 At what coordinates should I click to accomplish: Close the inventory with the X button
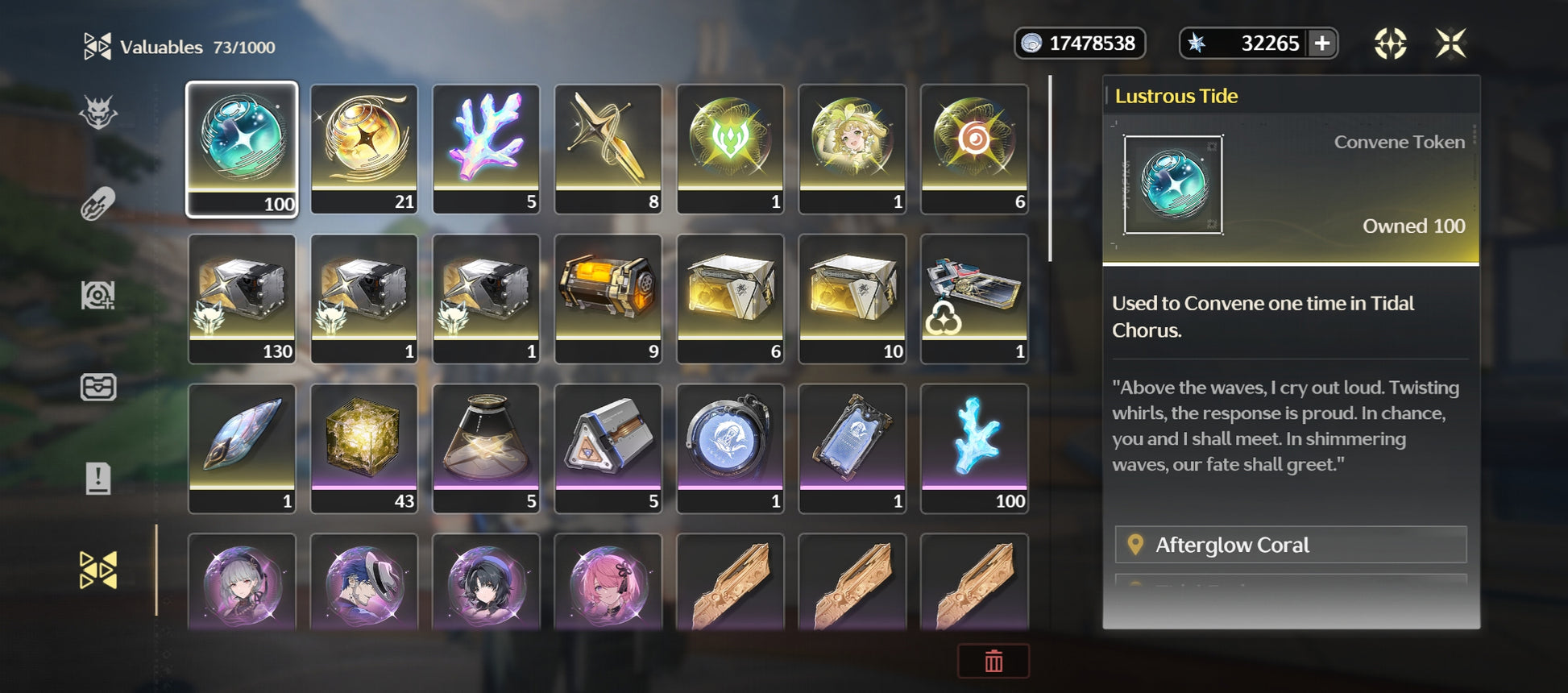[x=1450, y=44]
